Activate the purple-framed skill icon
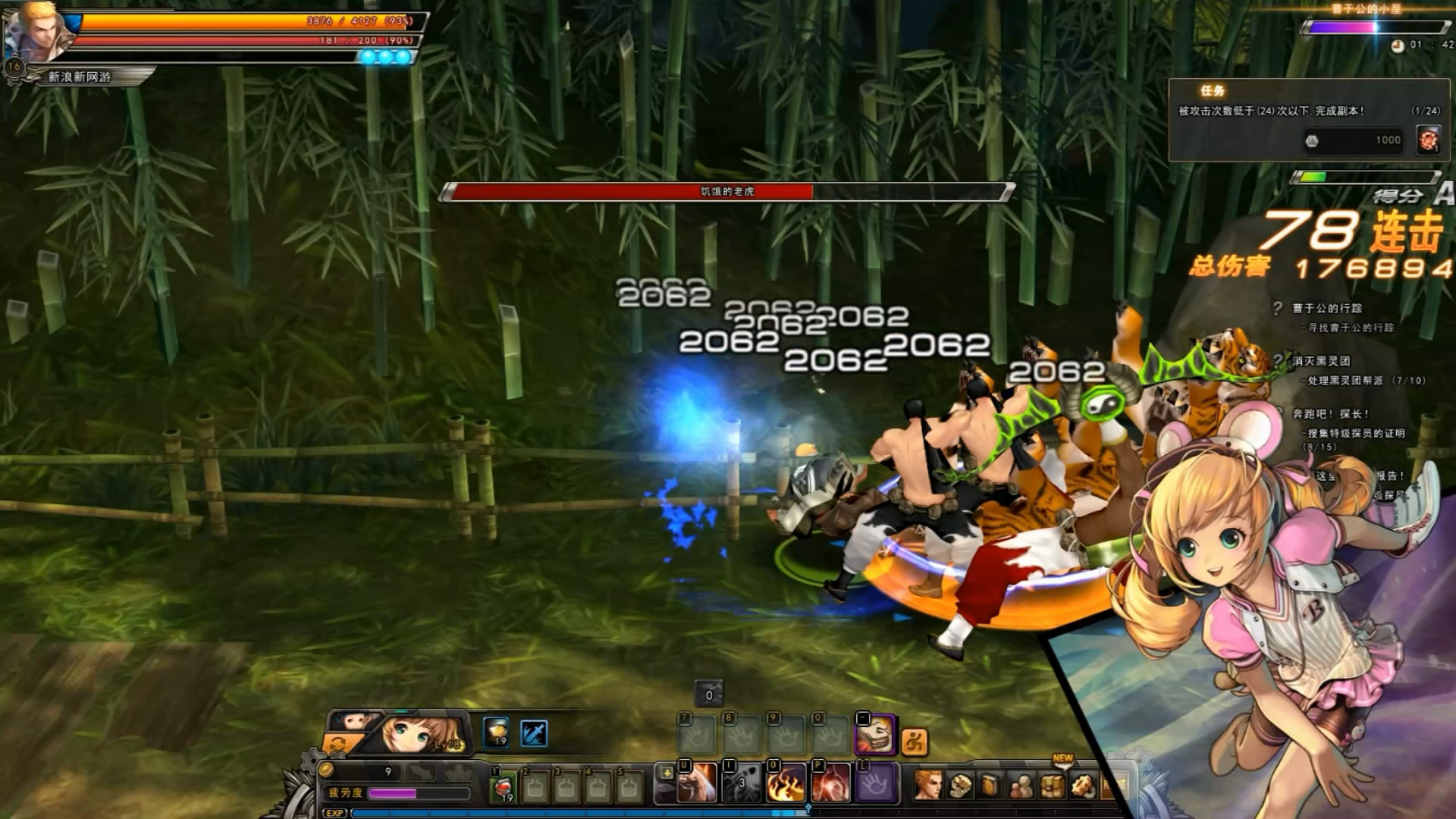The width and height of the screenshot is (1456, 819). (874, 734)
